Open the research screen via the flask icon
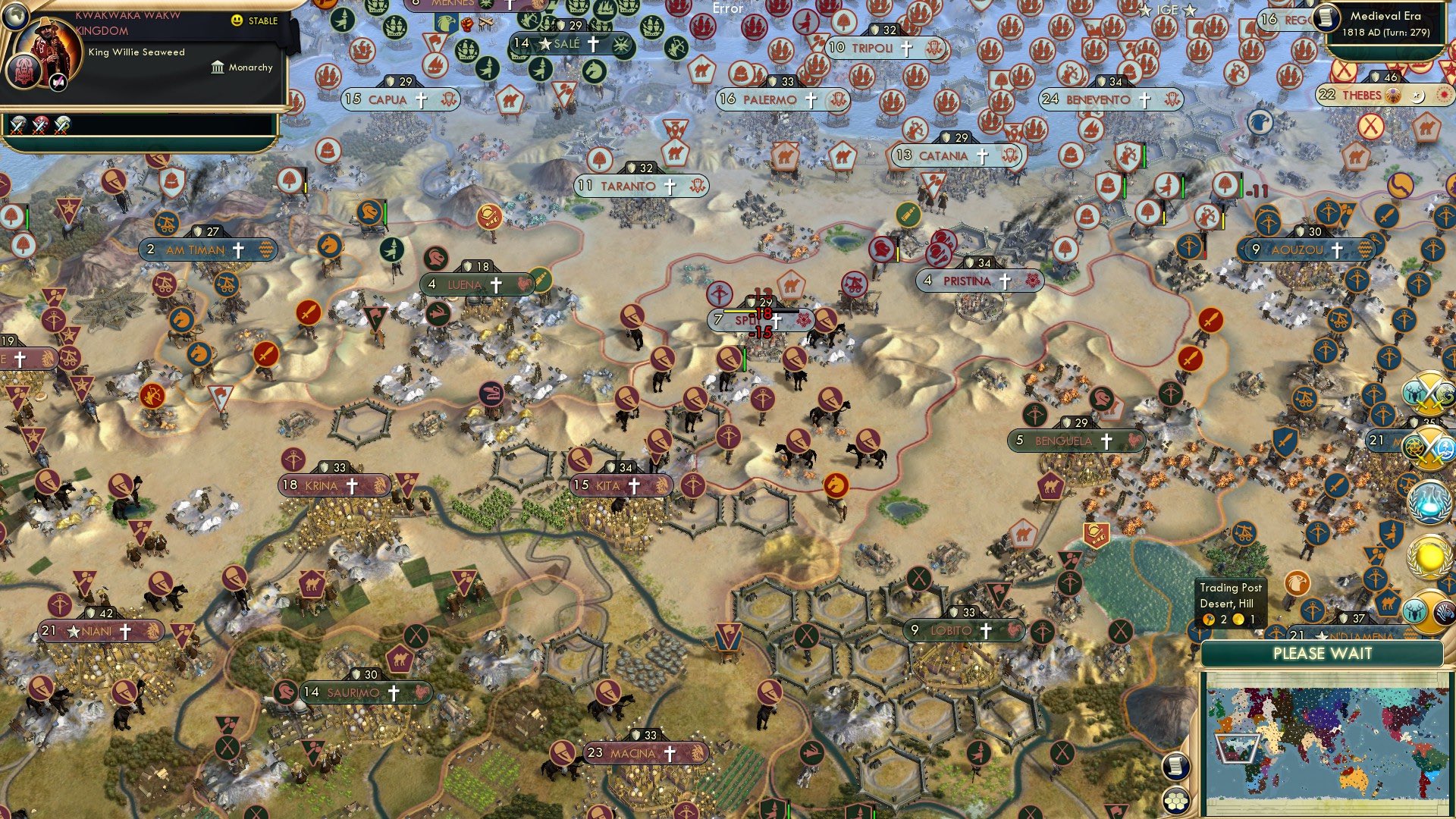This screenshot has height=819, width=1456. coord(1431,500)
